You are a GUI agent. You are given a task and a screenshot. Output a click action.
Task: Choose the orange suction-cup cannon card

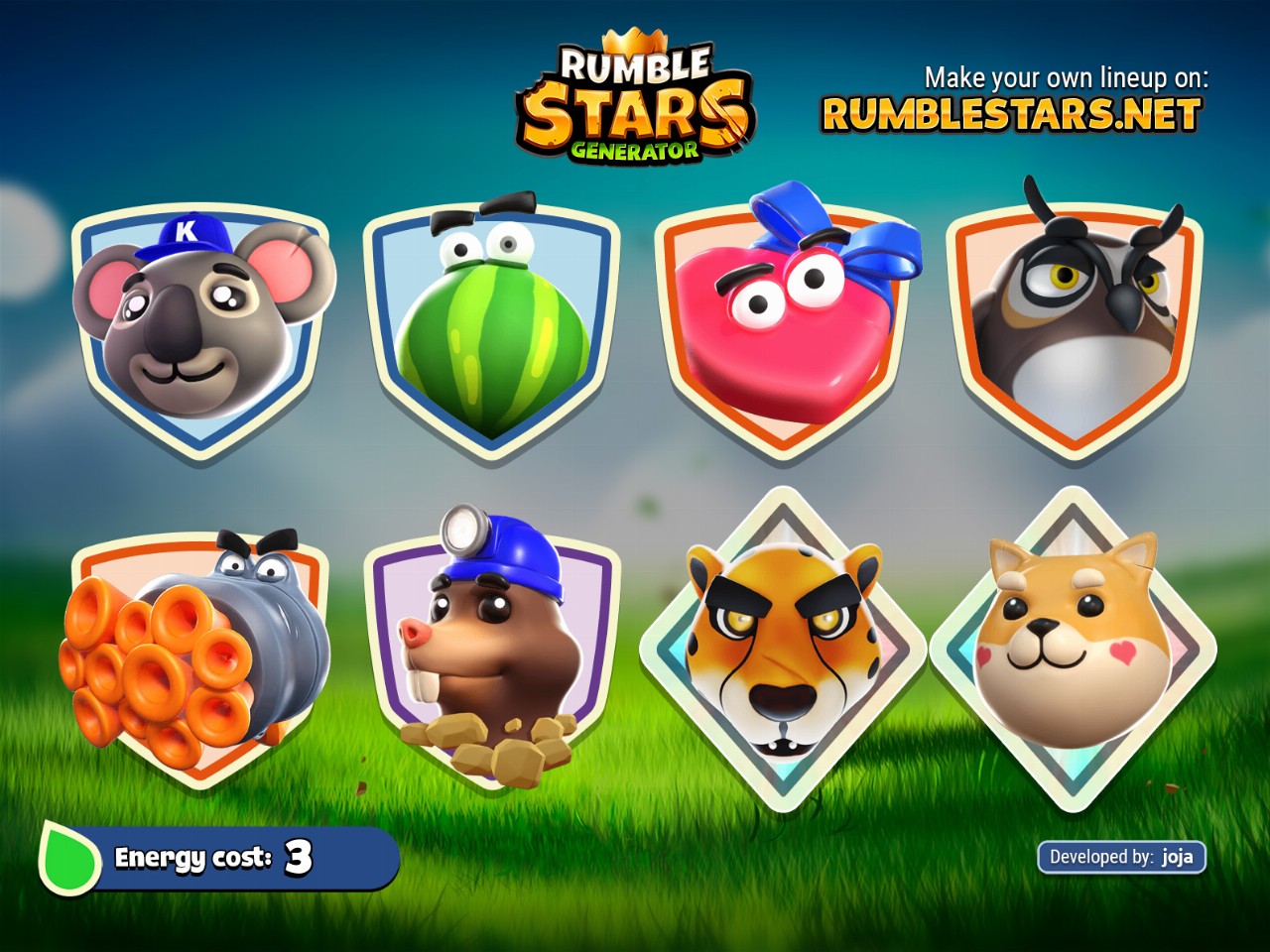(x=198, y=654)
